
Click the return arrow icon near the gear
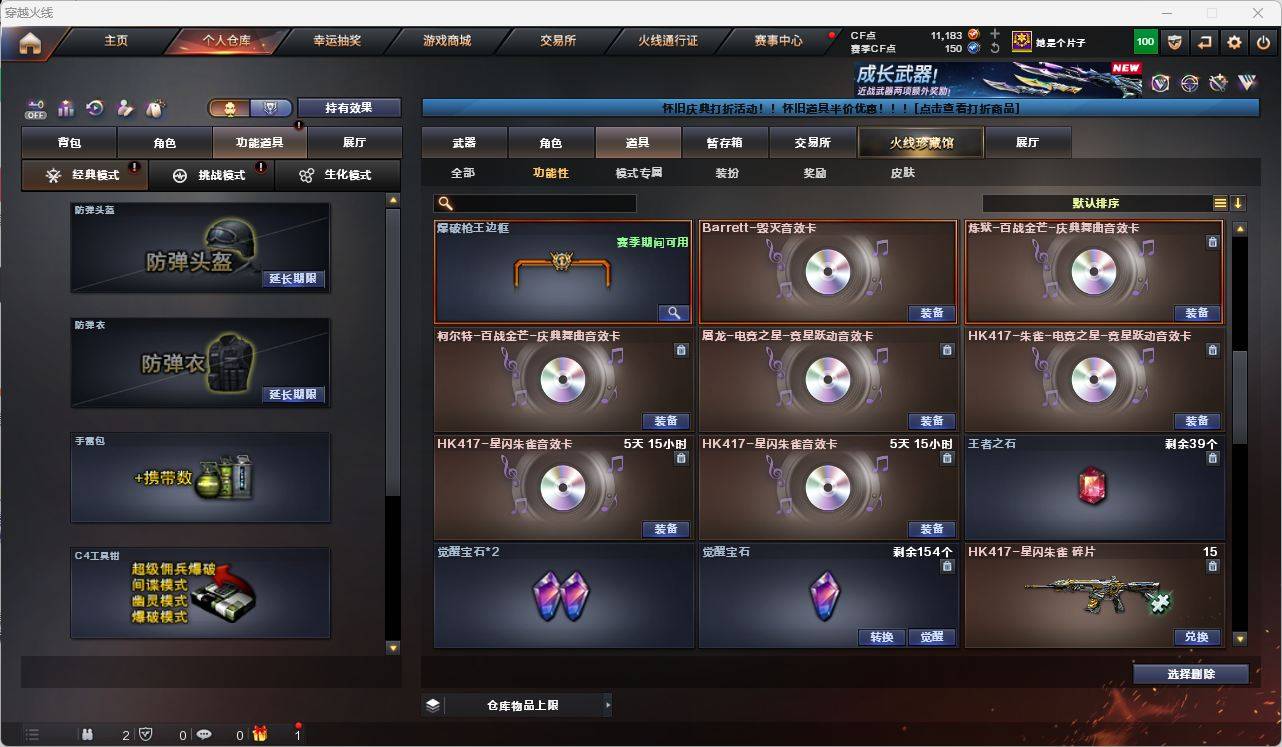[x=1204, y=41]
